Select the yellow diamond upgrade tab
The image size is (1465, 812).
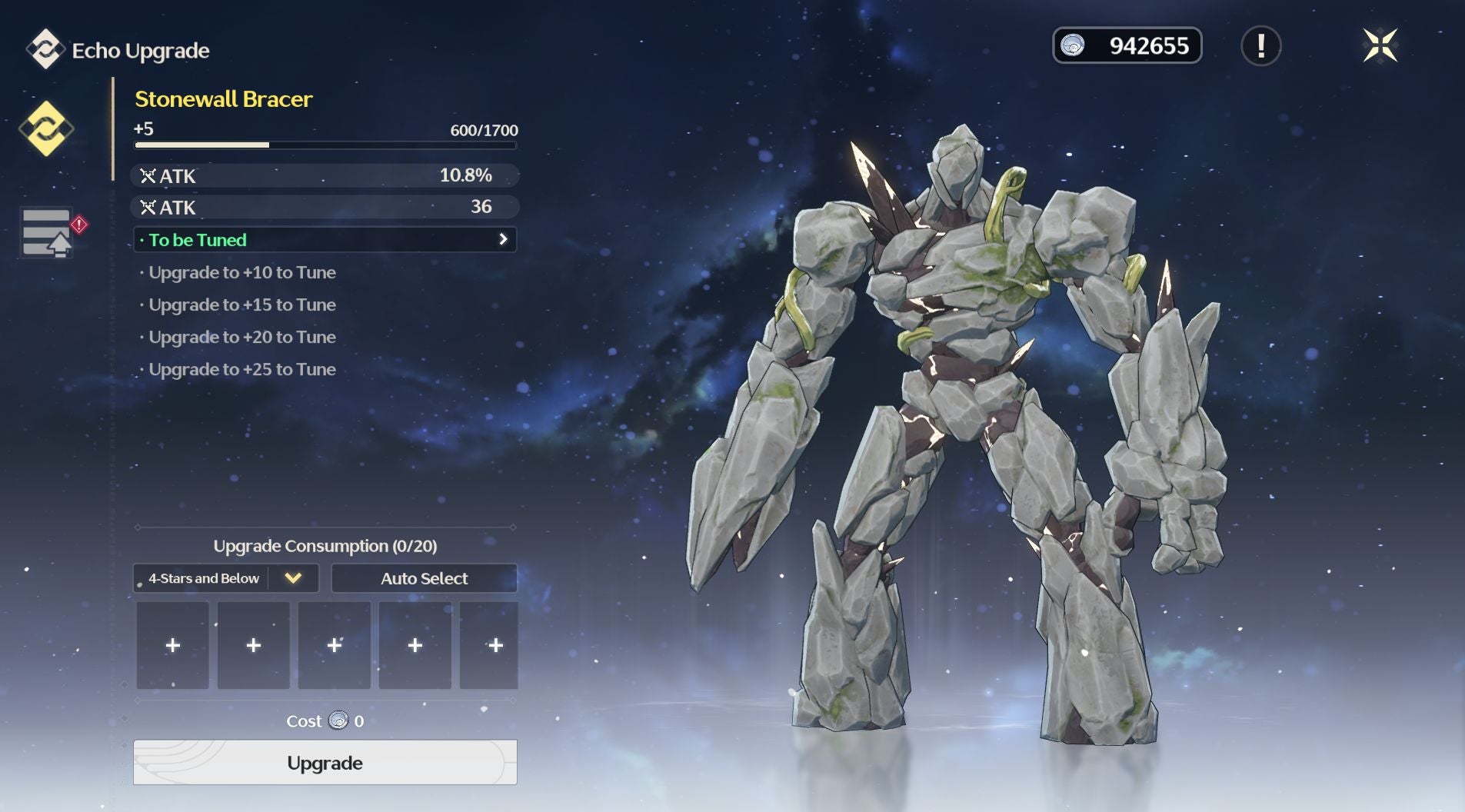46,128
